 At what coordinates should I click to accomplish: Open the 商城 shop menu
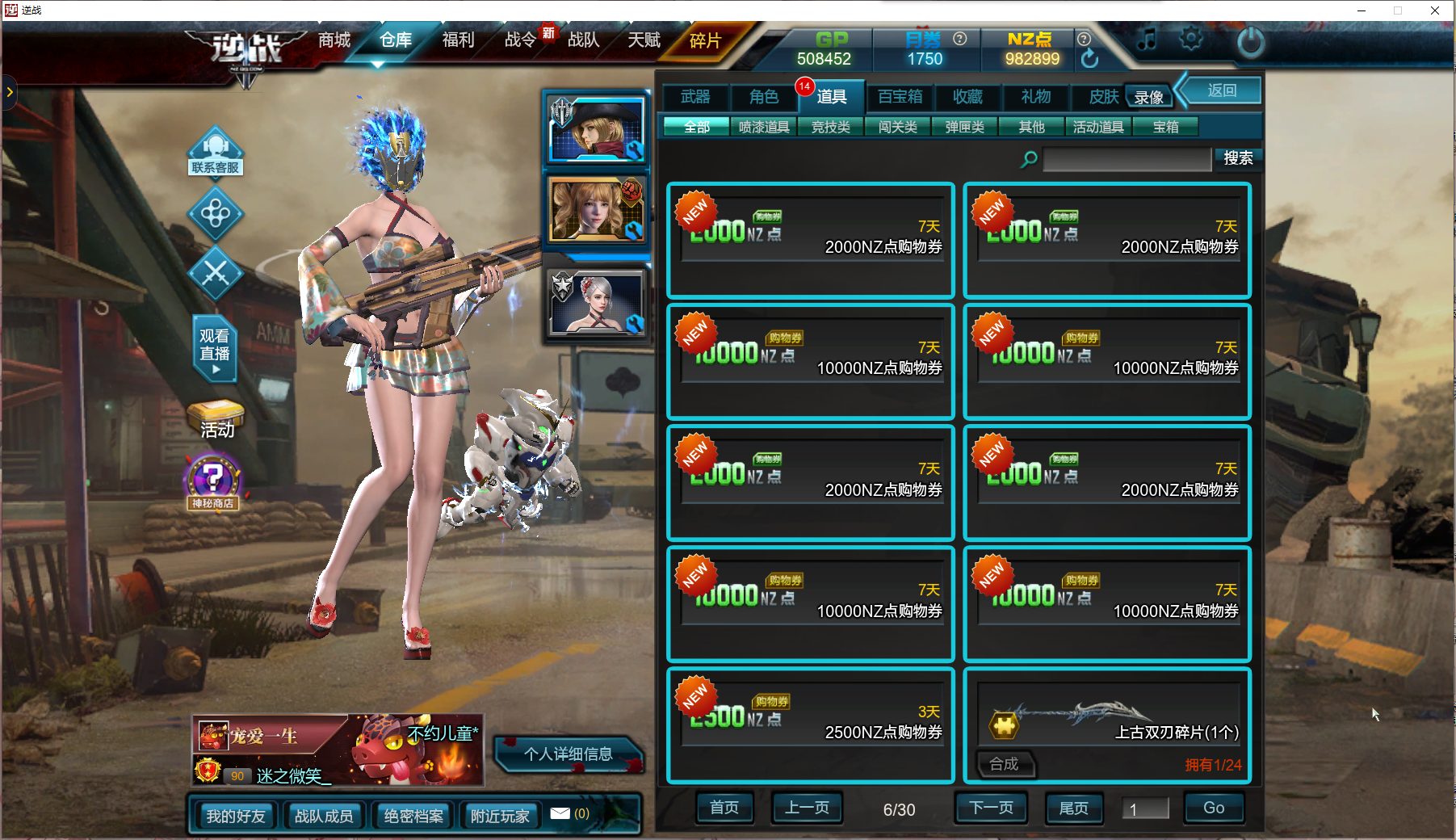334,40
